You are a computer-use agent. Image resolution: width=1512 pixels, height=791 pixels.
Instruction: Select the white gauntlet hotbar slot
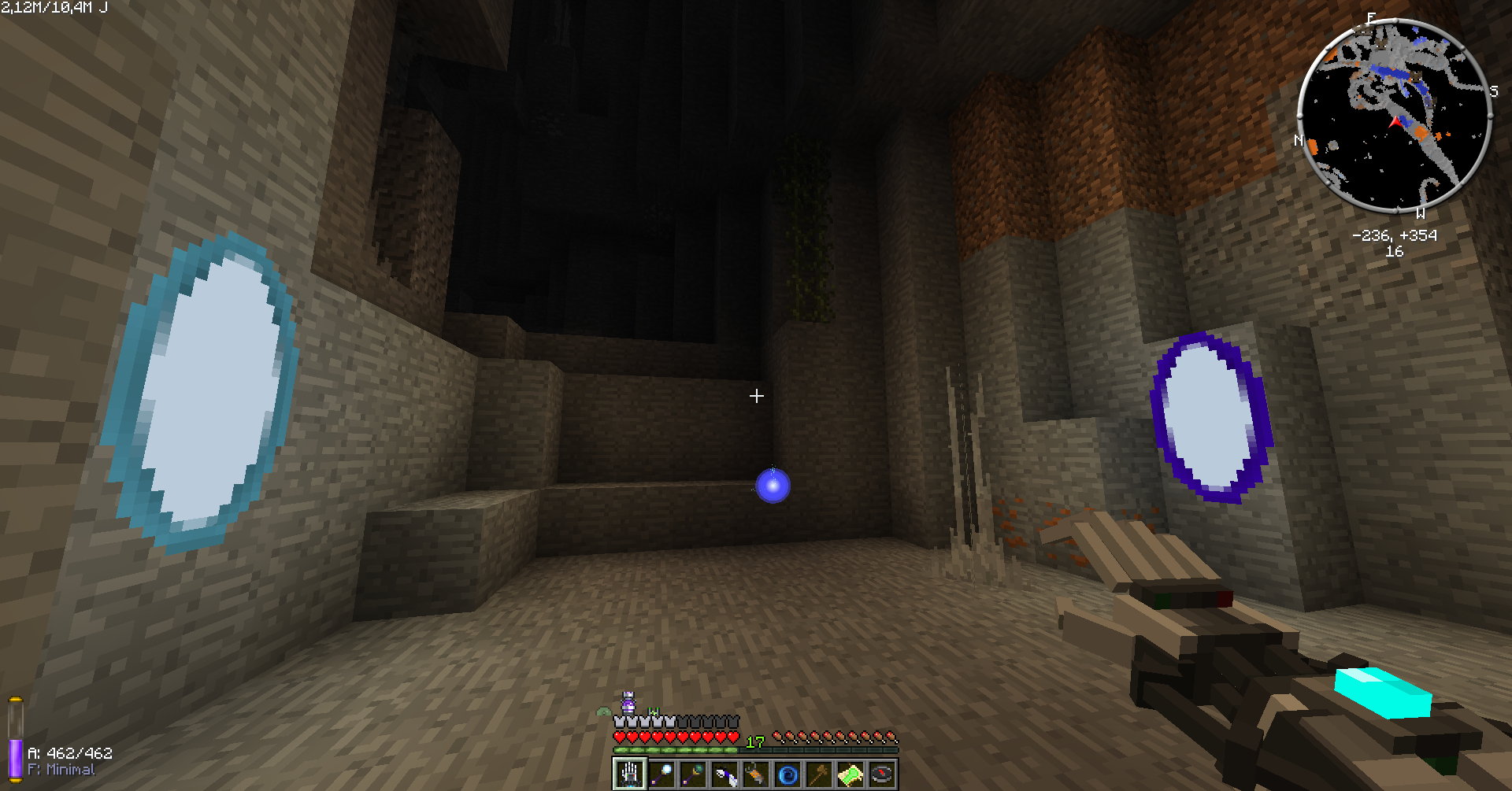pos(630,774)
